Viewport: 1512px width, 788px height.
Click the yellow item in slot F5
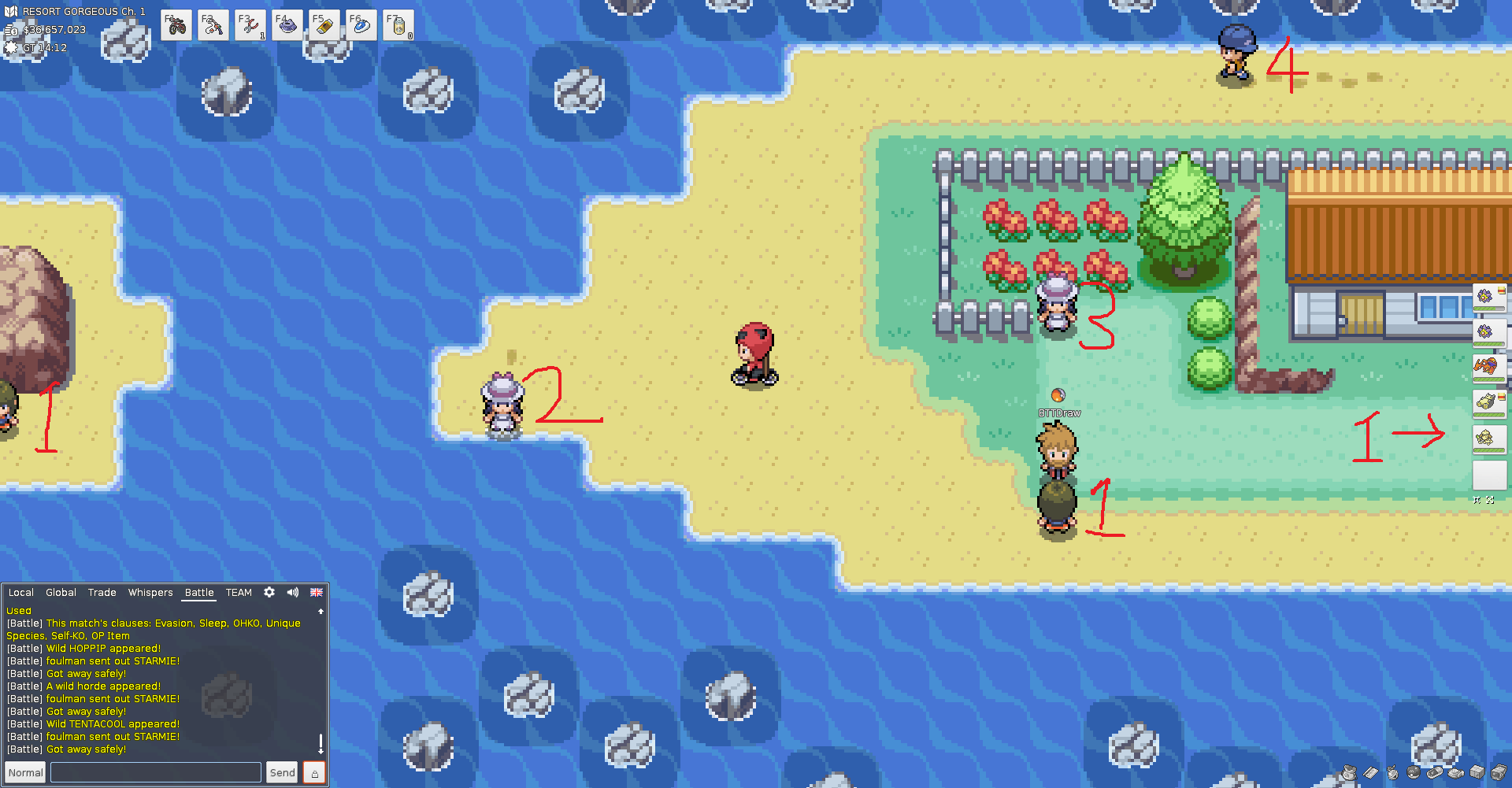(324, 26)
